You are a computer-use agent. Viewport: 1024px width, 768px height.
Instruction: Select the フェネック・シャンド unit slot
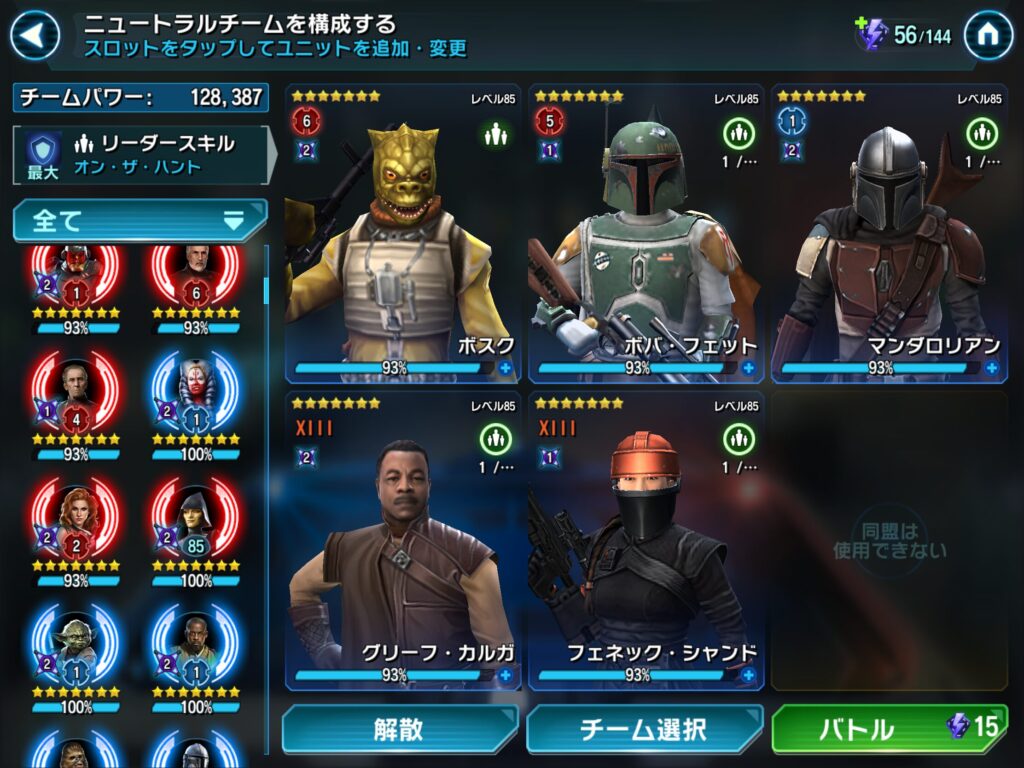(645, 540)
